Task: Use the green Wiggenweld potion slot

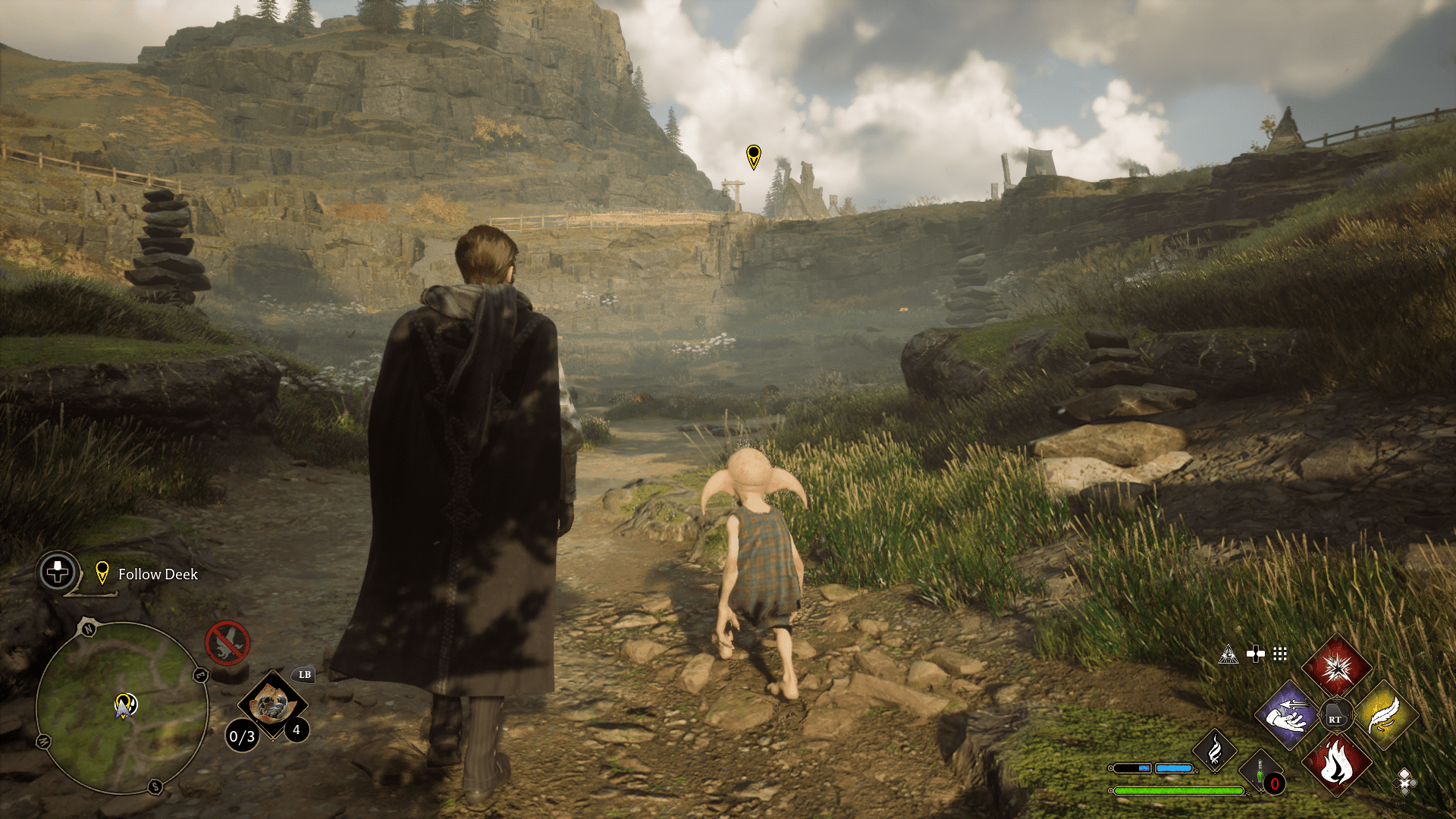Action: (1260, 772)
